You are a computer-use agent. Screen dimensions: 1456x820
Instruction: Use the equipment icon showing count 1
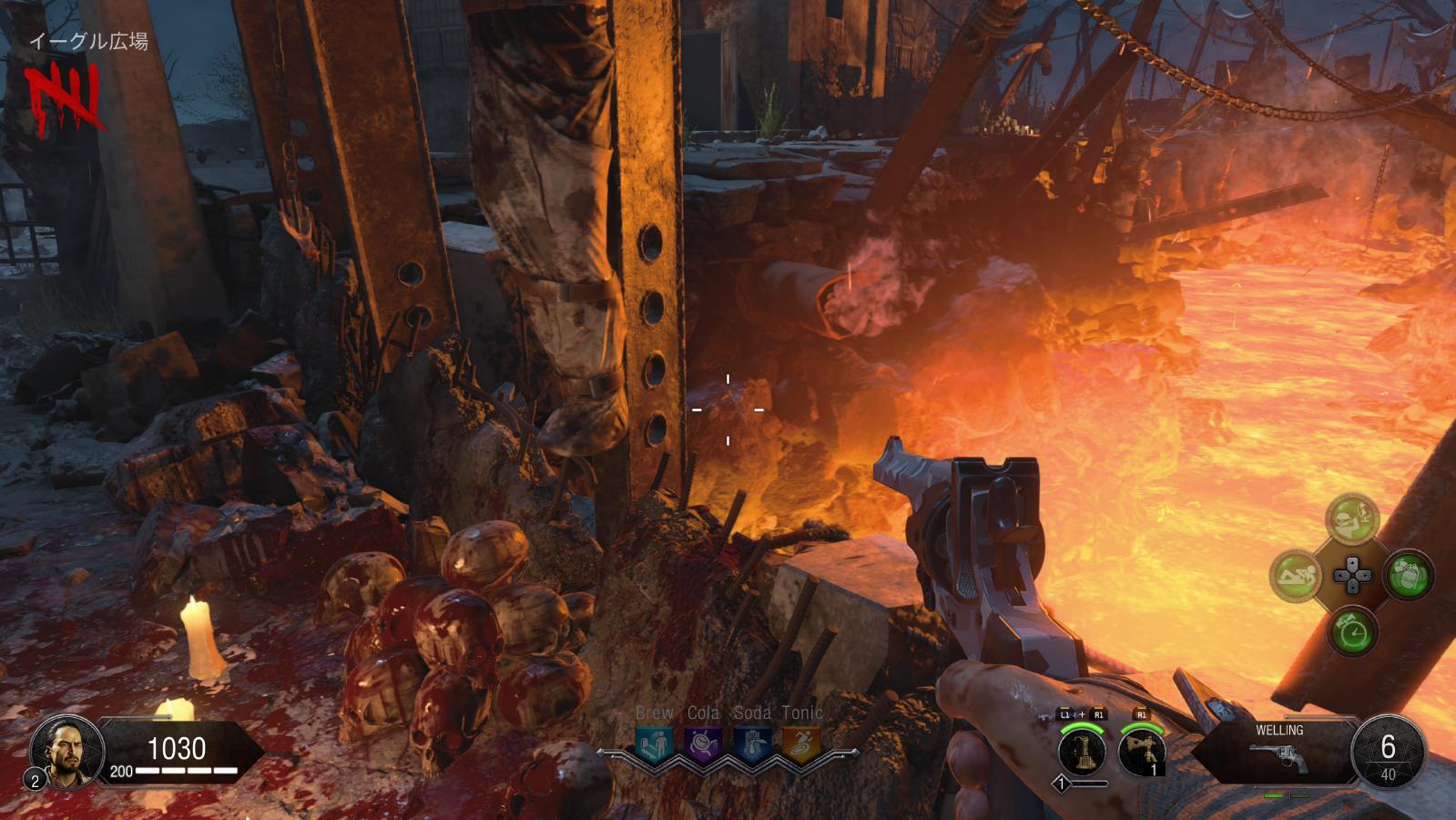pos(1142,753)
